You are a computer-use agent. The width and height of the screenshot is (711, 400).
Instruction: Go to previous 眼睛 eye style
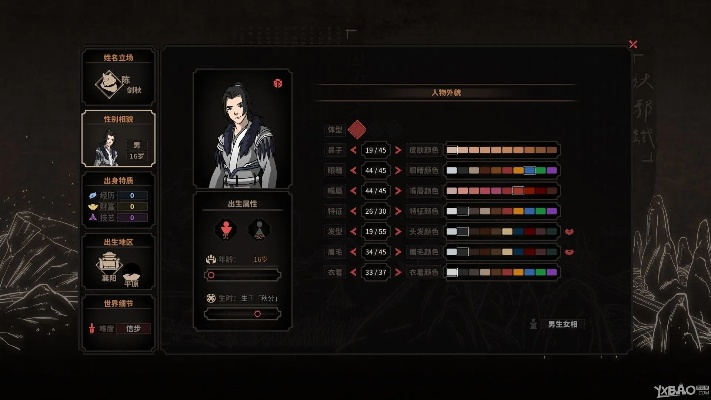pyautogui.click(x=353, y=171)
